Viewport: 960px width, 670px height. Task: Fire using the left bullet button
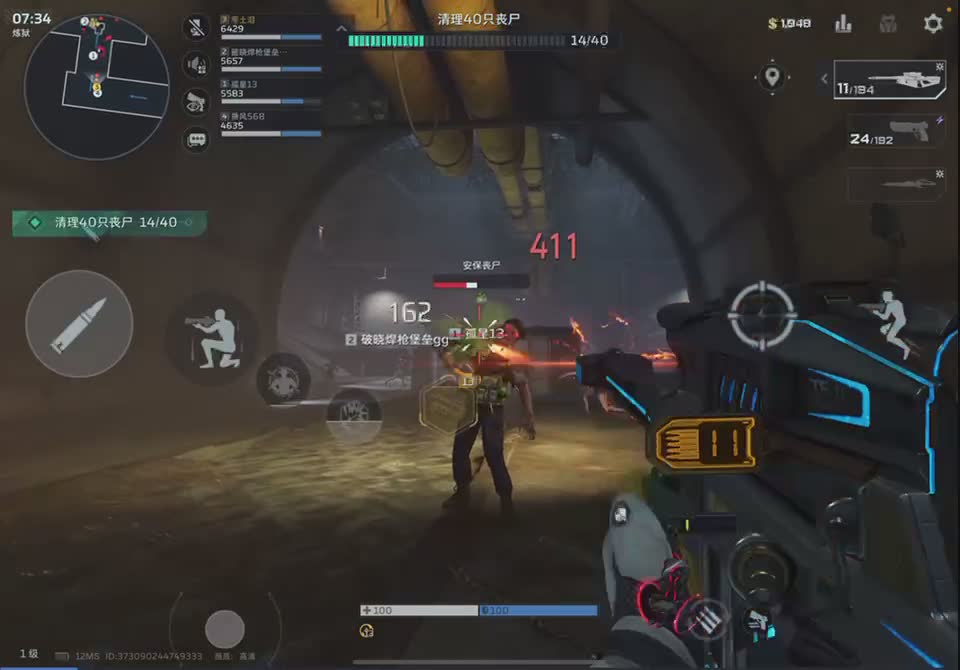coord(79,323)
